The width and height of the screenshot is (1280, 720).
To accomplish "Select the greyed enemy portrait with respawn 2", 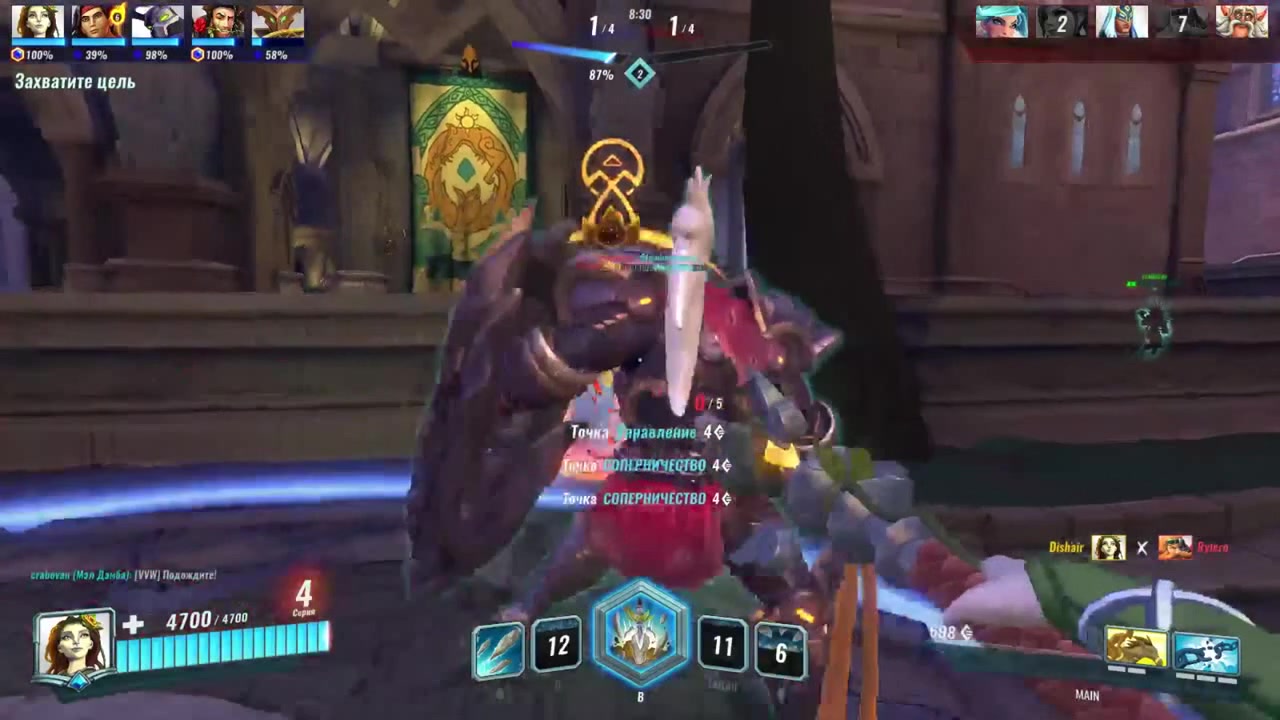I will tap(1062, 22).
